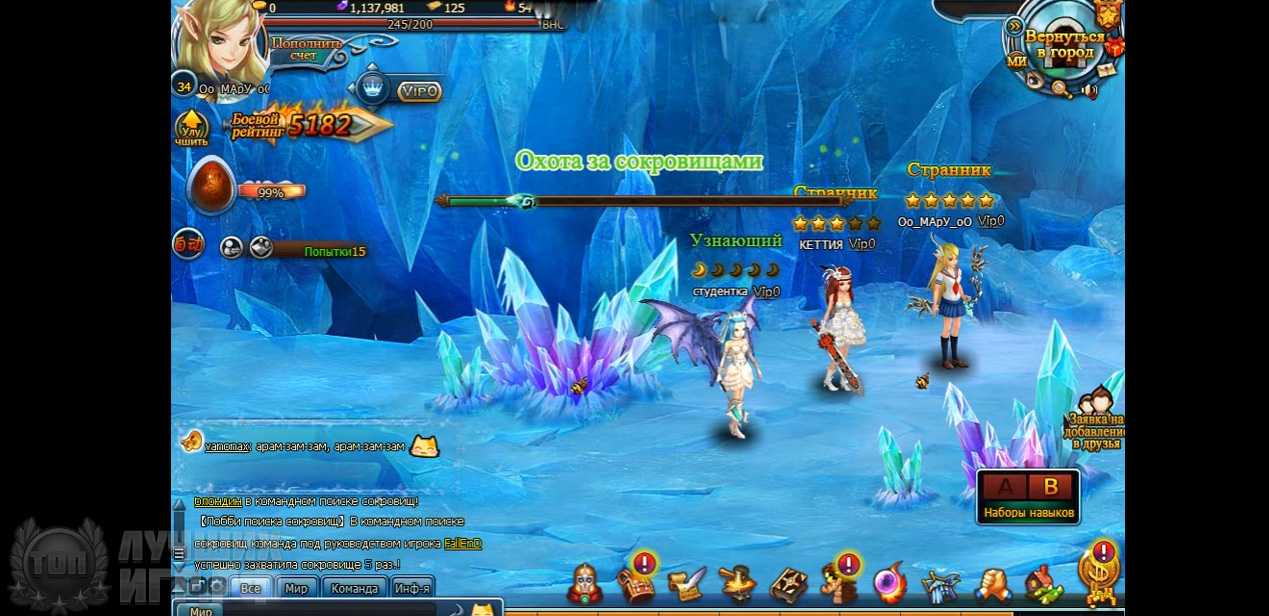
Task: Open the Vip0 status button
Action: pos(419,91)
